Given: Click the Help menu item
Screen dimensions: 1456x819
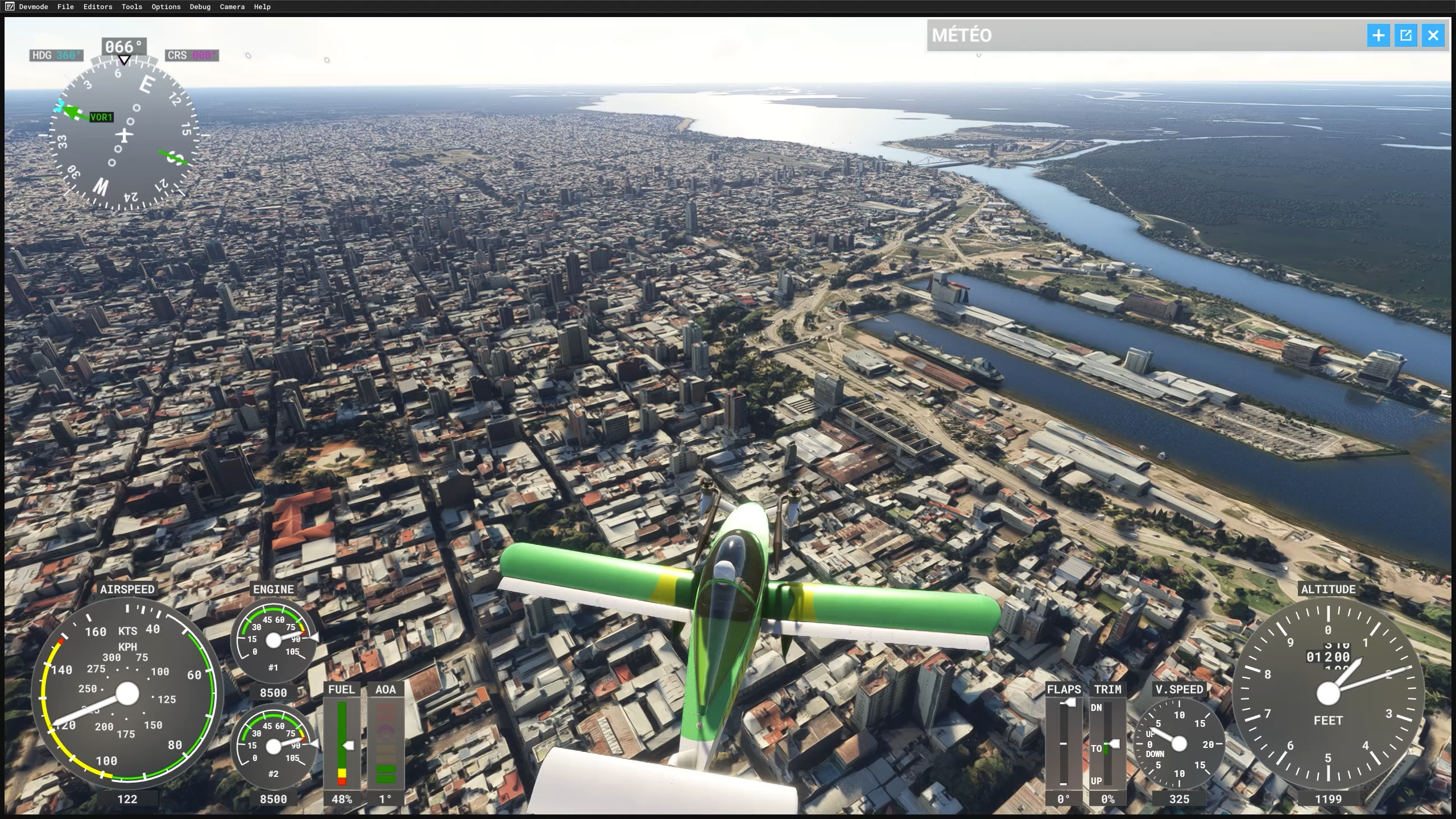Looking at the screenshot, I should coord(262,7).
